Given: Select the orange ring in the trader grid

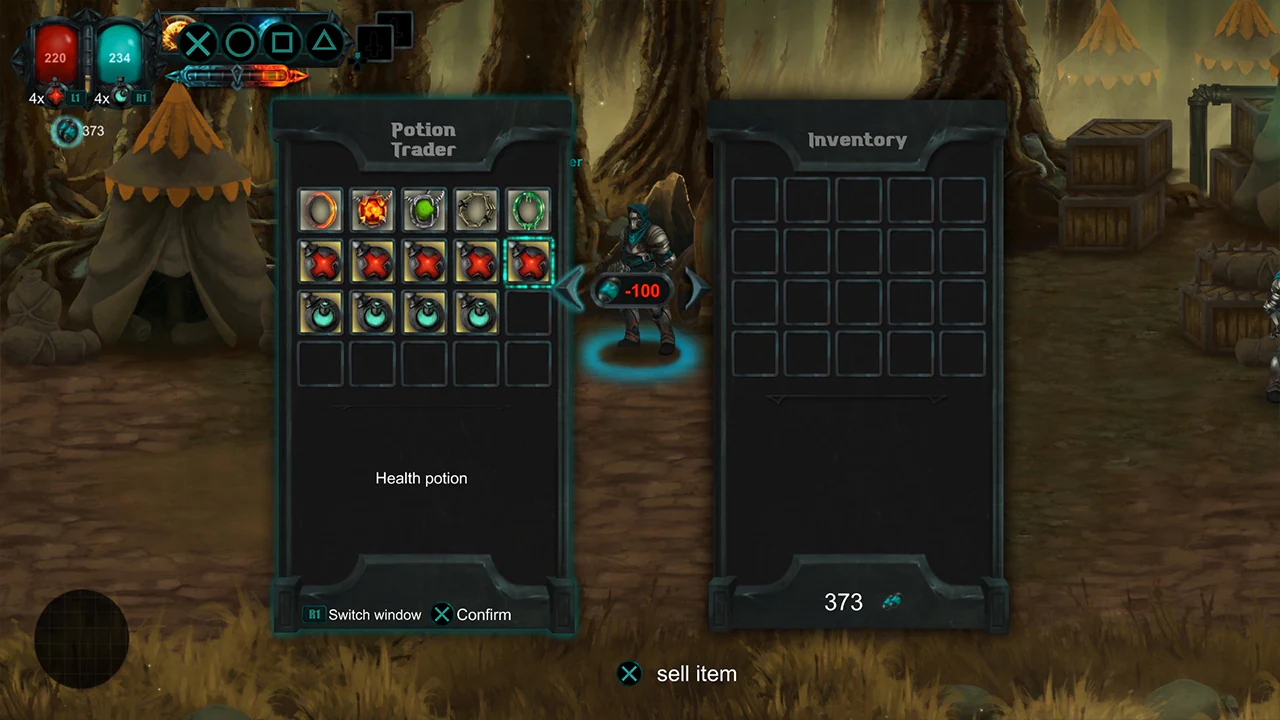Looking at the screenshot, I should click(x=320, y=209).
